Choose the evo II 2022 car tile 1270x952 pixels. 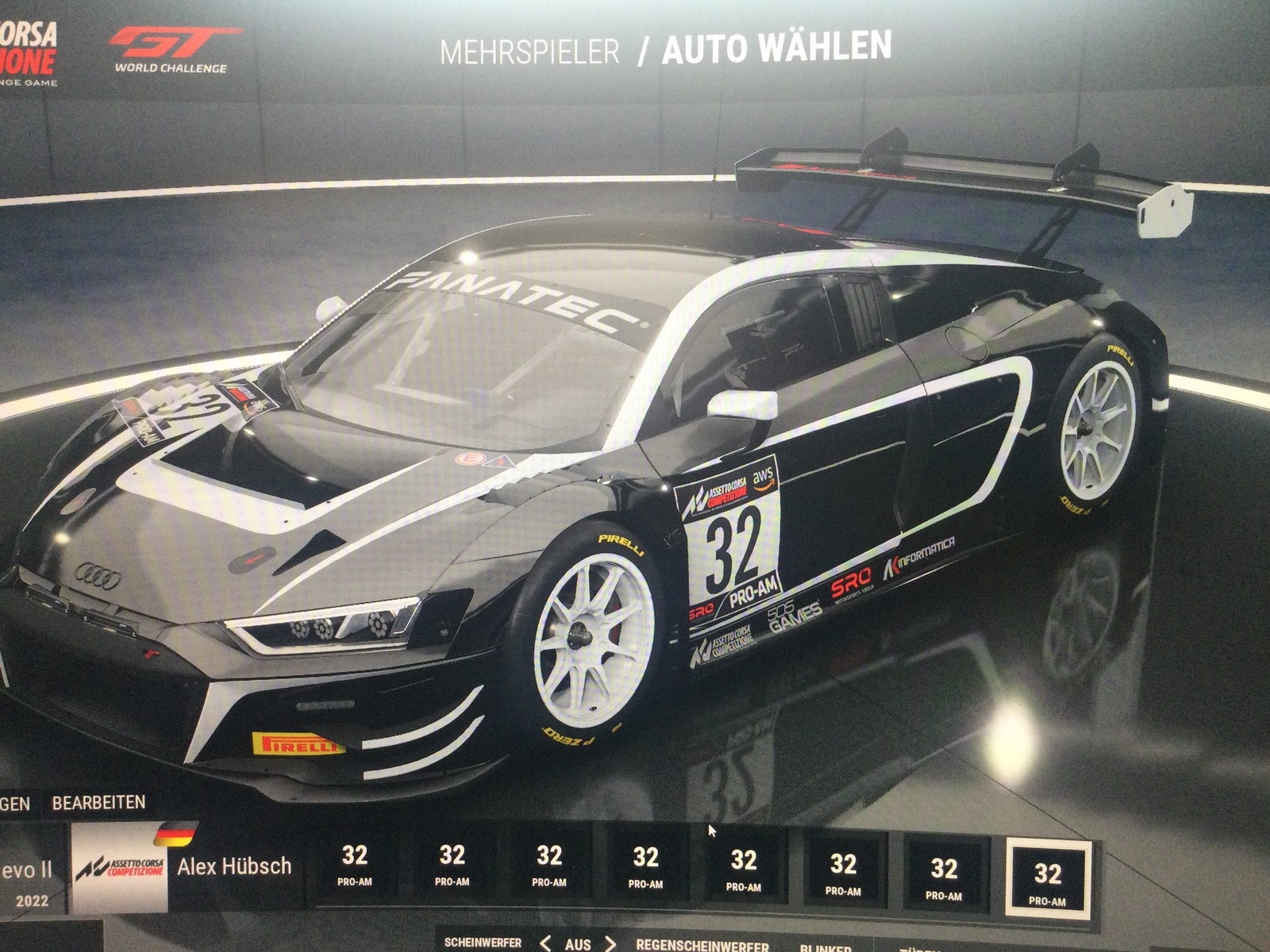click(30, 879)
